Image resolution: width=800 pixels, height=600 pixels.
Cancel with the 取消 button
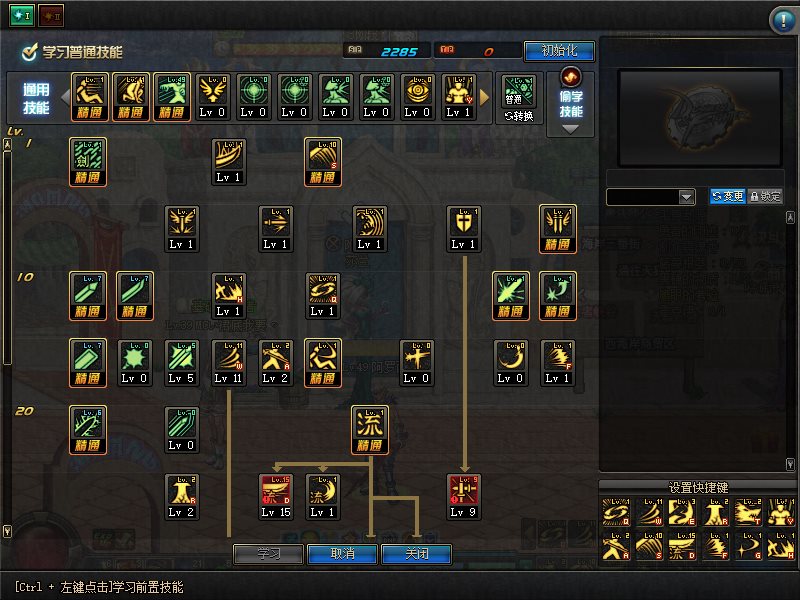(341, 554)
